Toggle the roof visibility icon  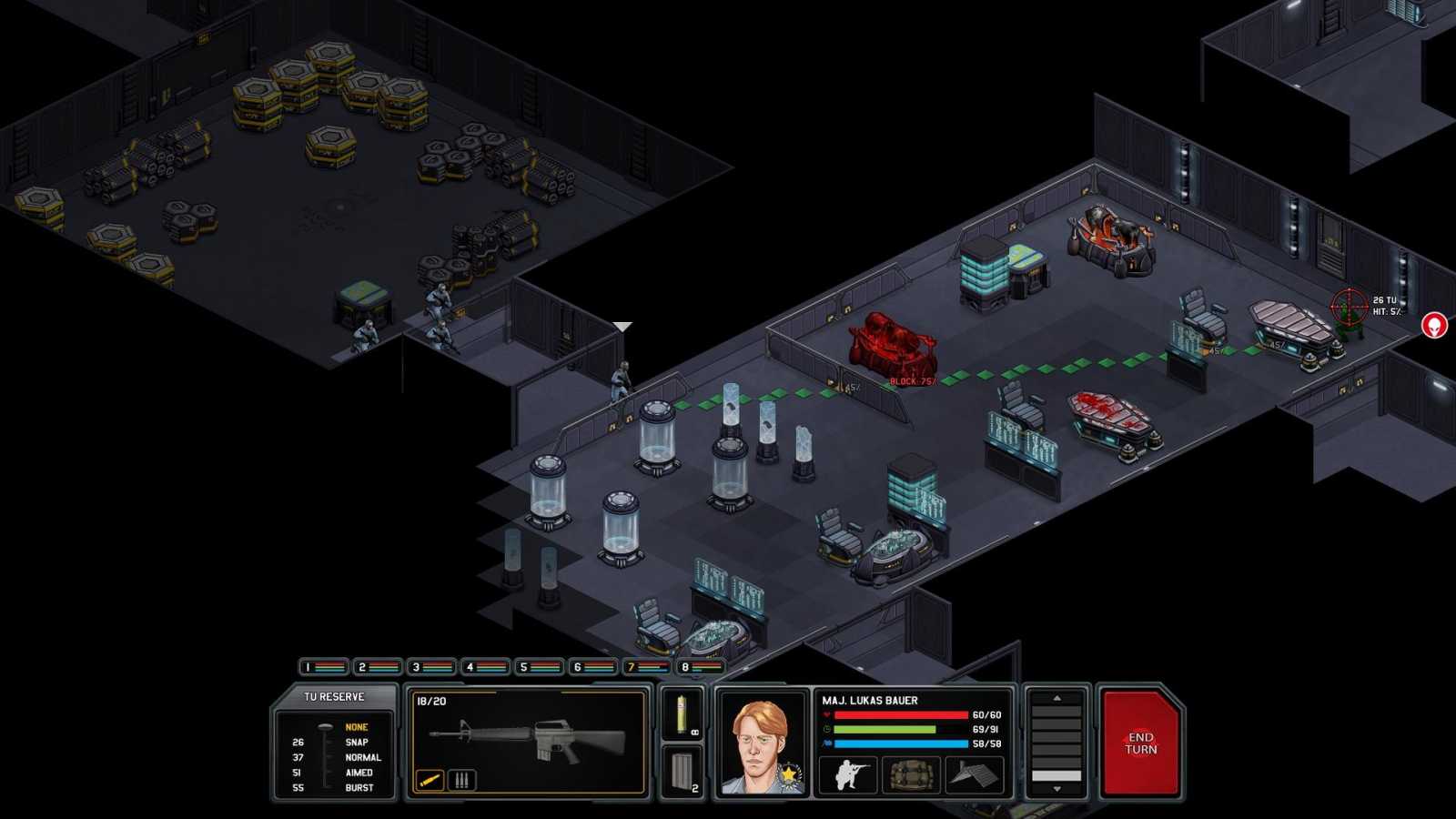pyautogui.click(x=972, y=775)
